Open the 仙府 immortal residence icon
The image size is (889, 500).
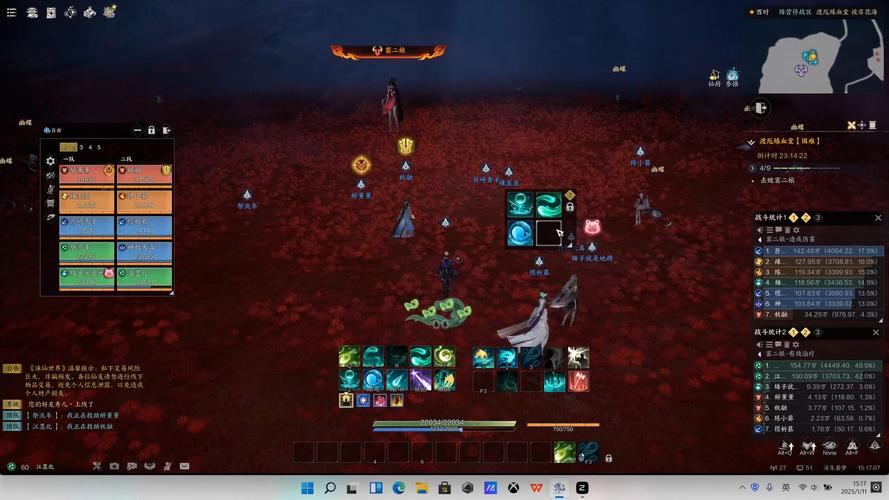tap(714, 76)
